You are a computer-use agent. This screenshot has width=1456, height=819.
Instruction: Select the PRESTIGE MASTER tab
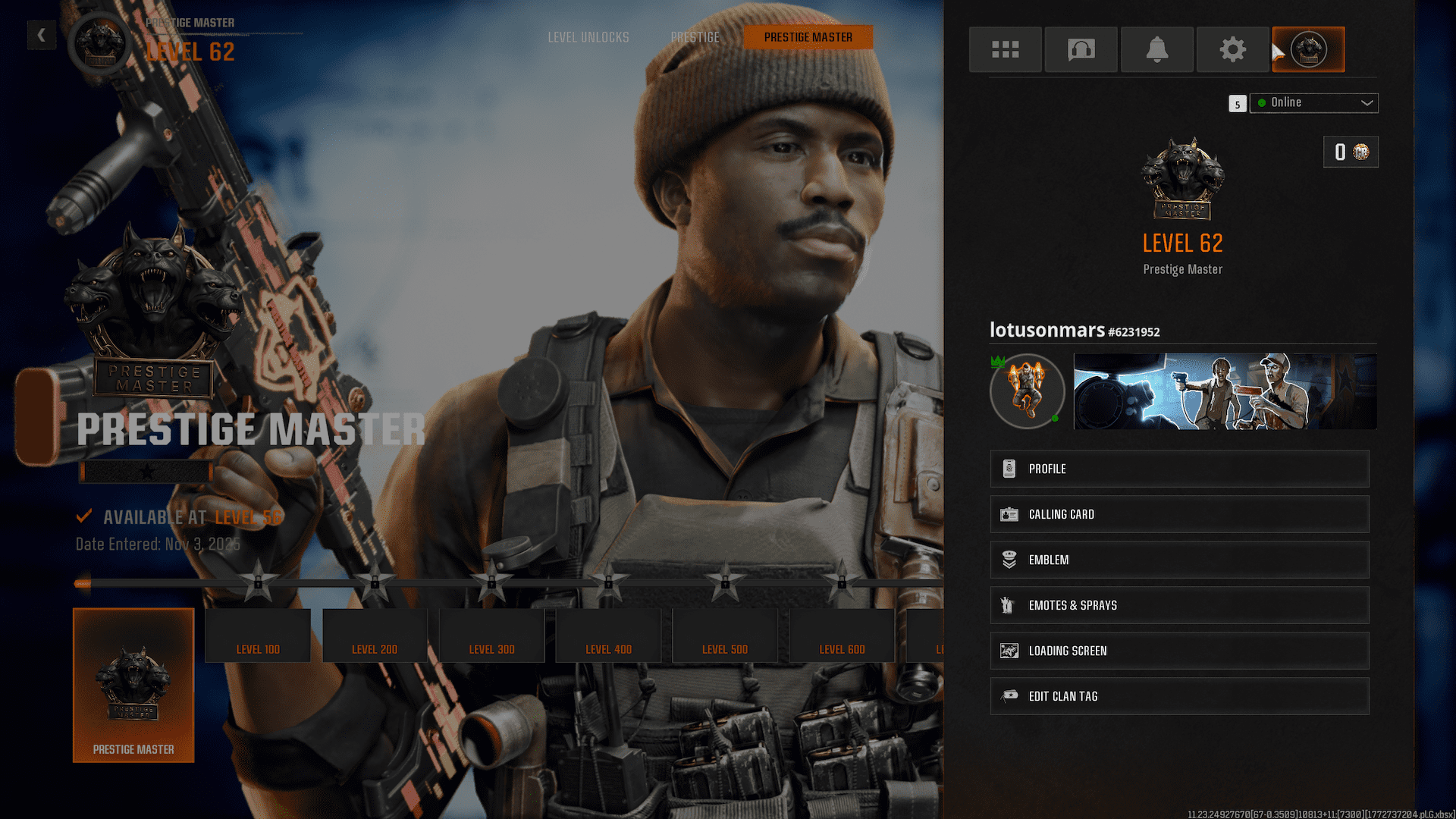tap(808, 36)
